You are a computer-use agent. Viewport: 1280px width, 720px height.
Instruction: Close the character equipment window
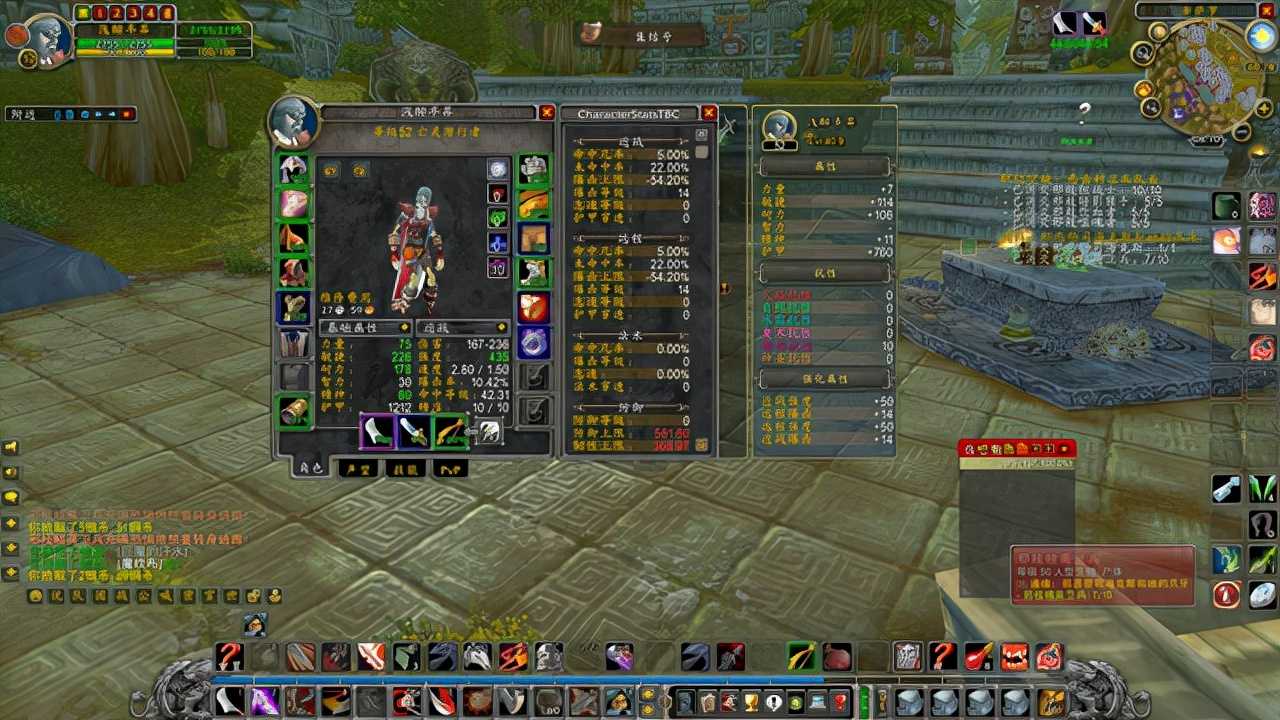coord(546,113)
